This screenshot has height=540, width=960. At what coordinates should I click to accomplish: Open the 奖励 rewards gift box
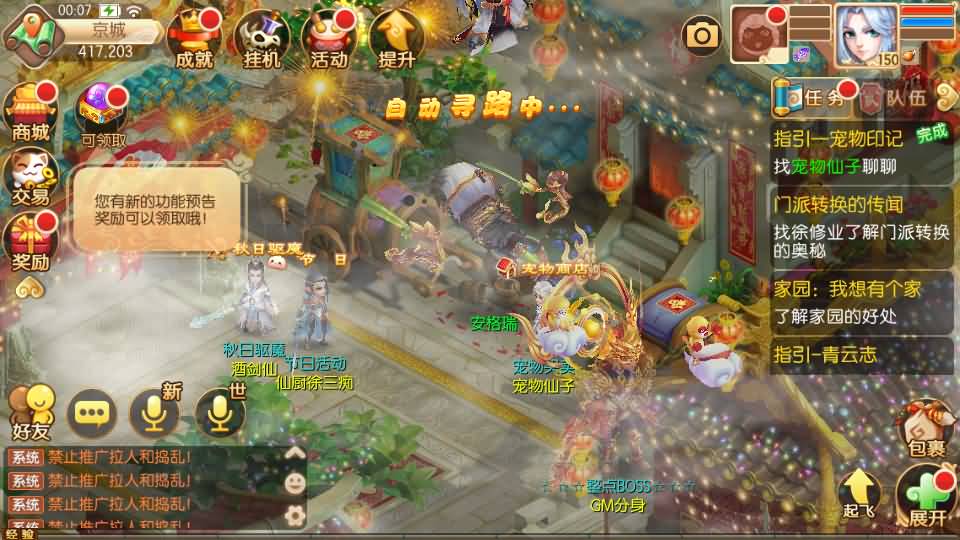(x=30, y=243)
